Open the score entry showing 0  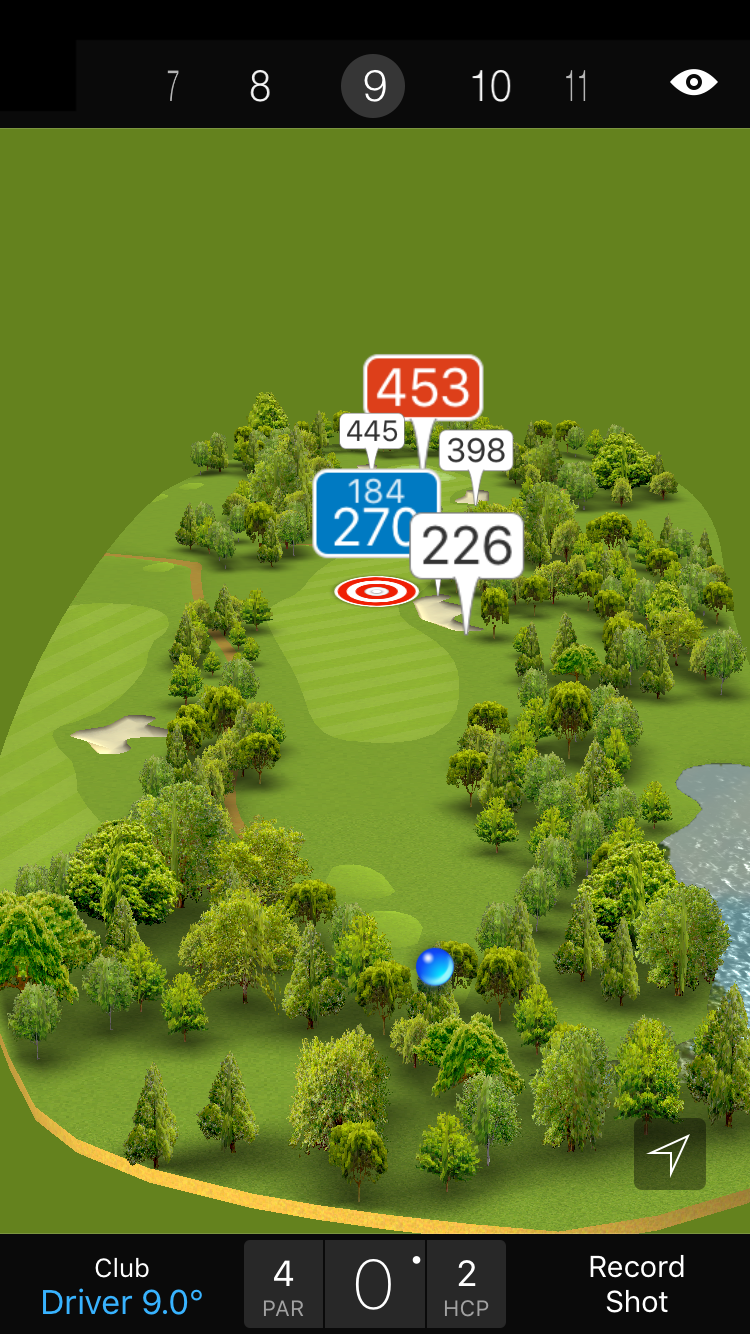374,1285
